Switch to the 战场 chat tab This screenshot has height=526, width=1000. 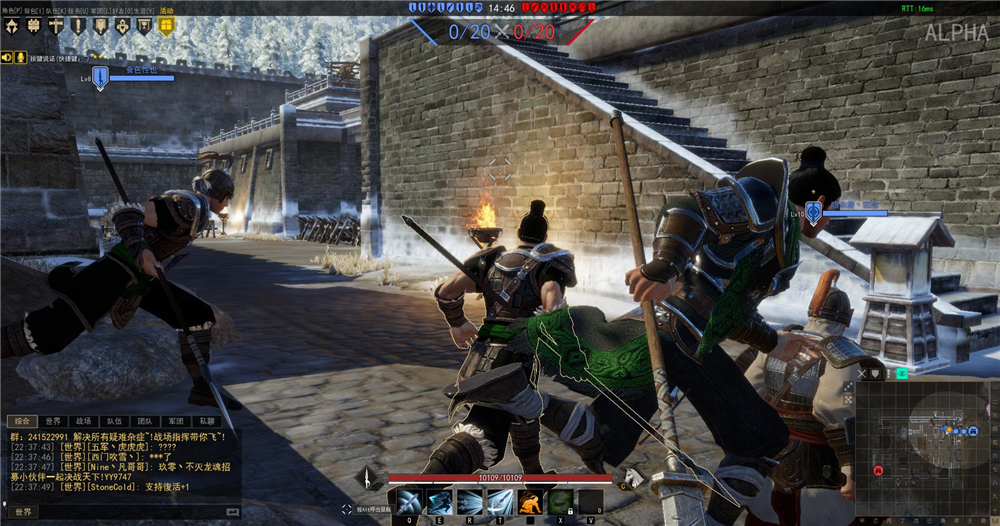[x=83, y=421]
